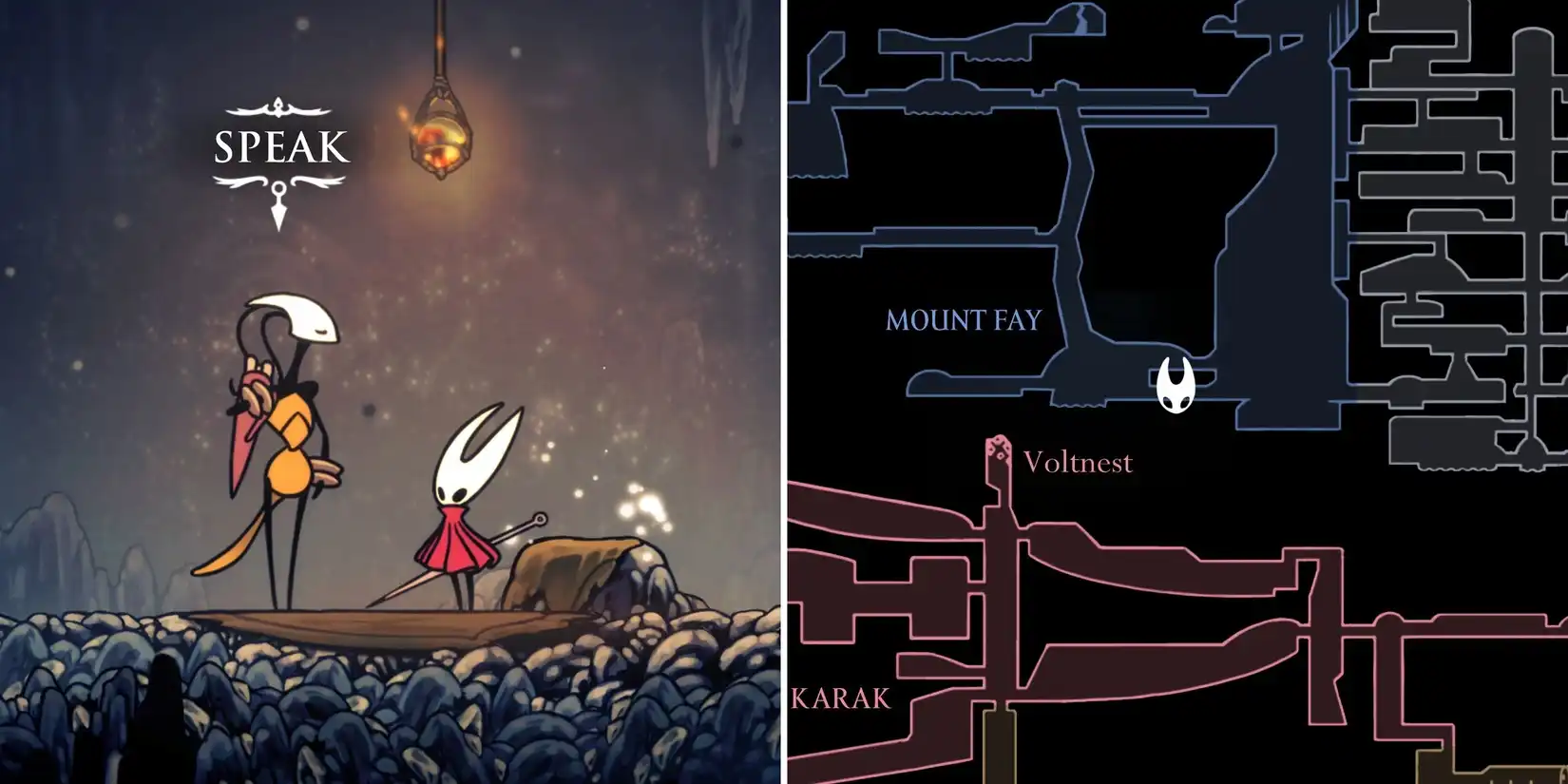Select the KARAK region label
Screen dimensions: 1568x784
840,698
